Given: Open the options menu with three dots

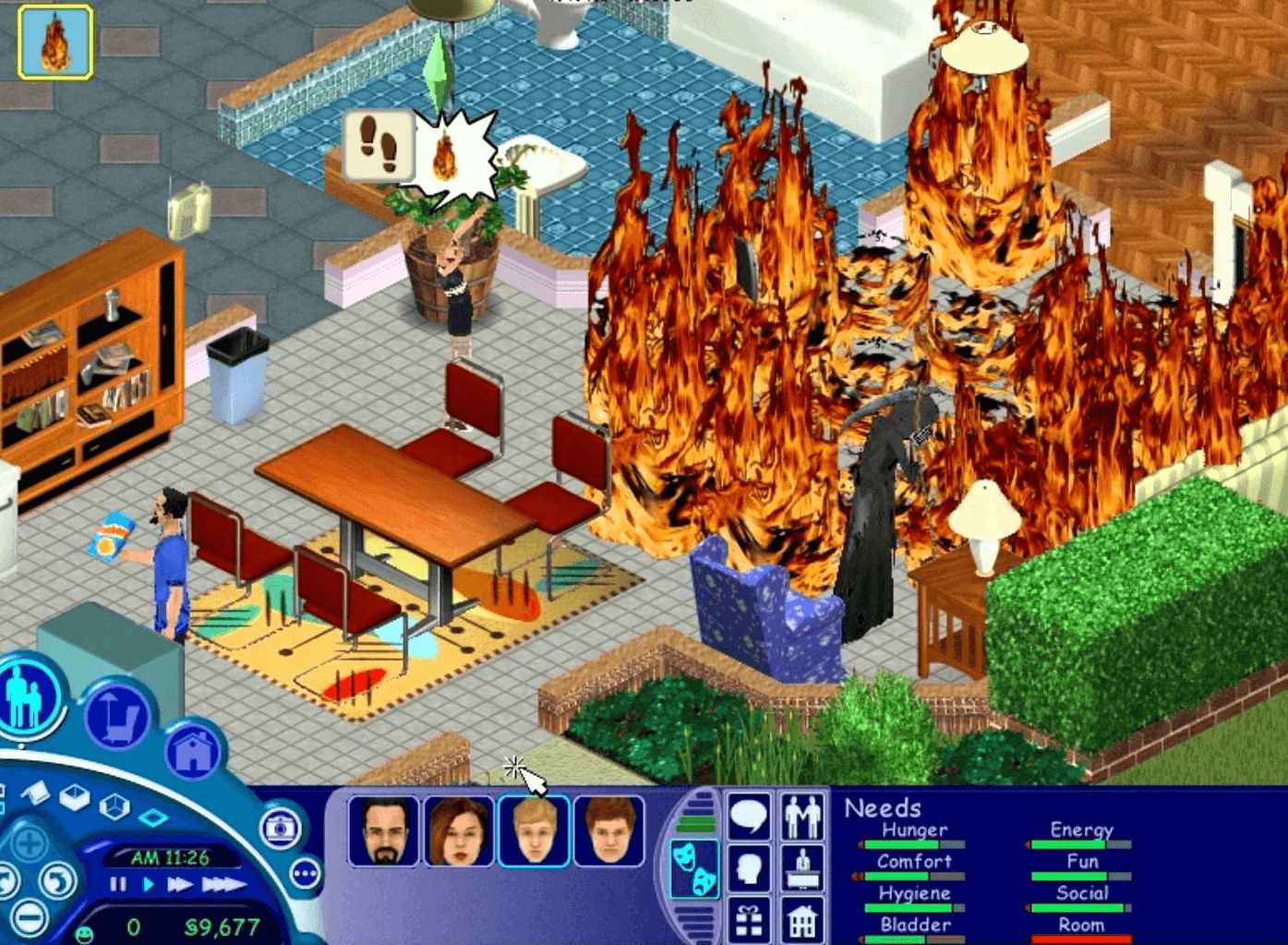Looking at the screenshot, I should 306,873.
